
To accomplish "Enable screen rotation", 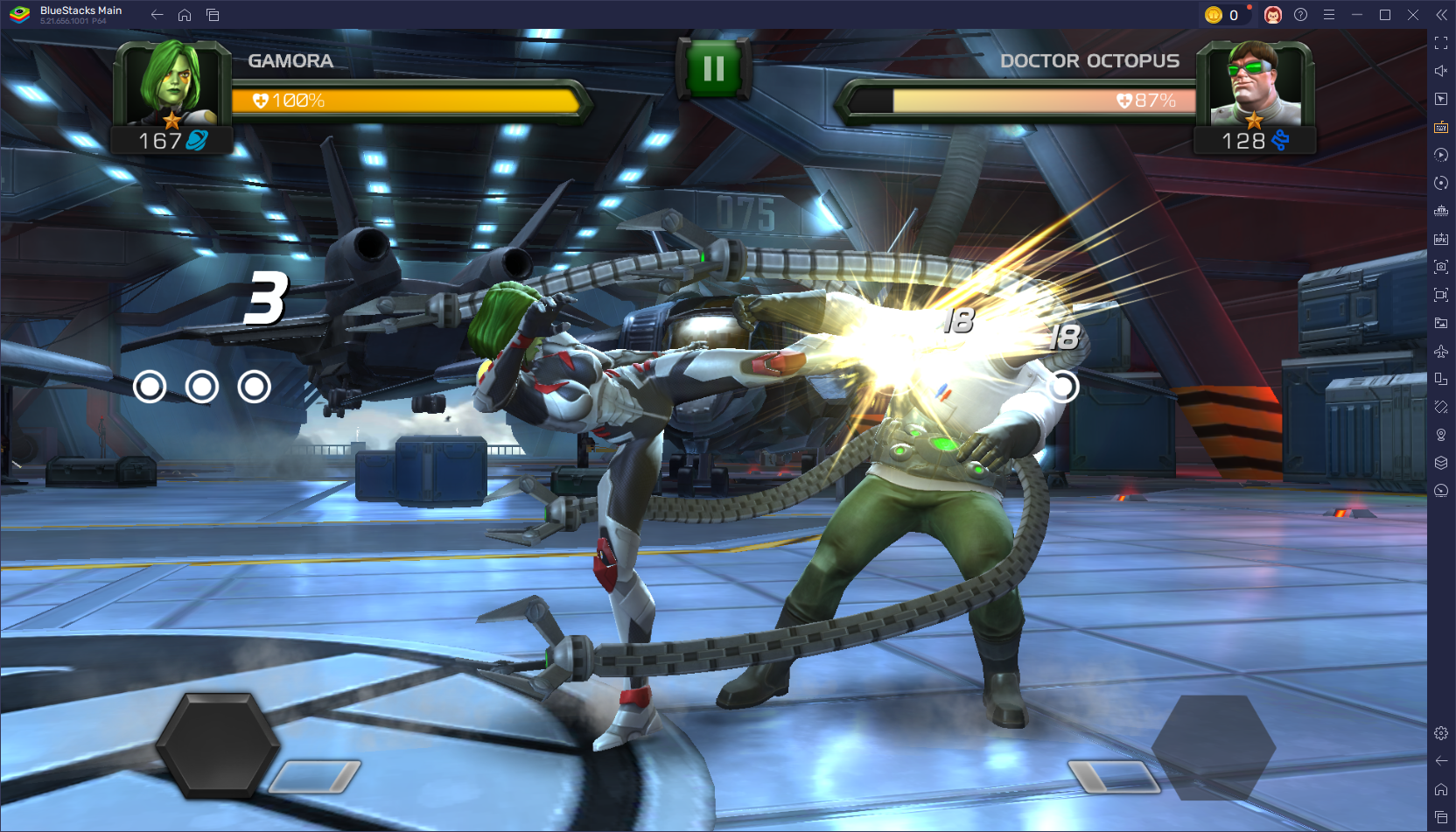I will 1441,183.
